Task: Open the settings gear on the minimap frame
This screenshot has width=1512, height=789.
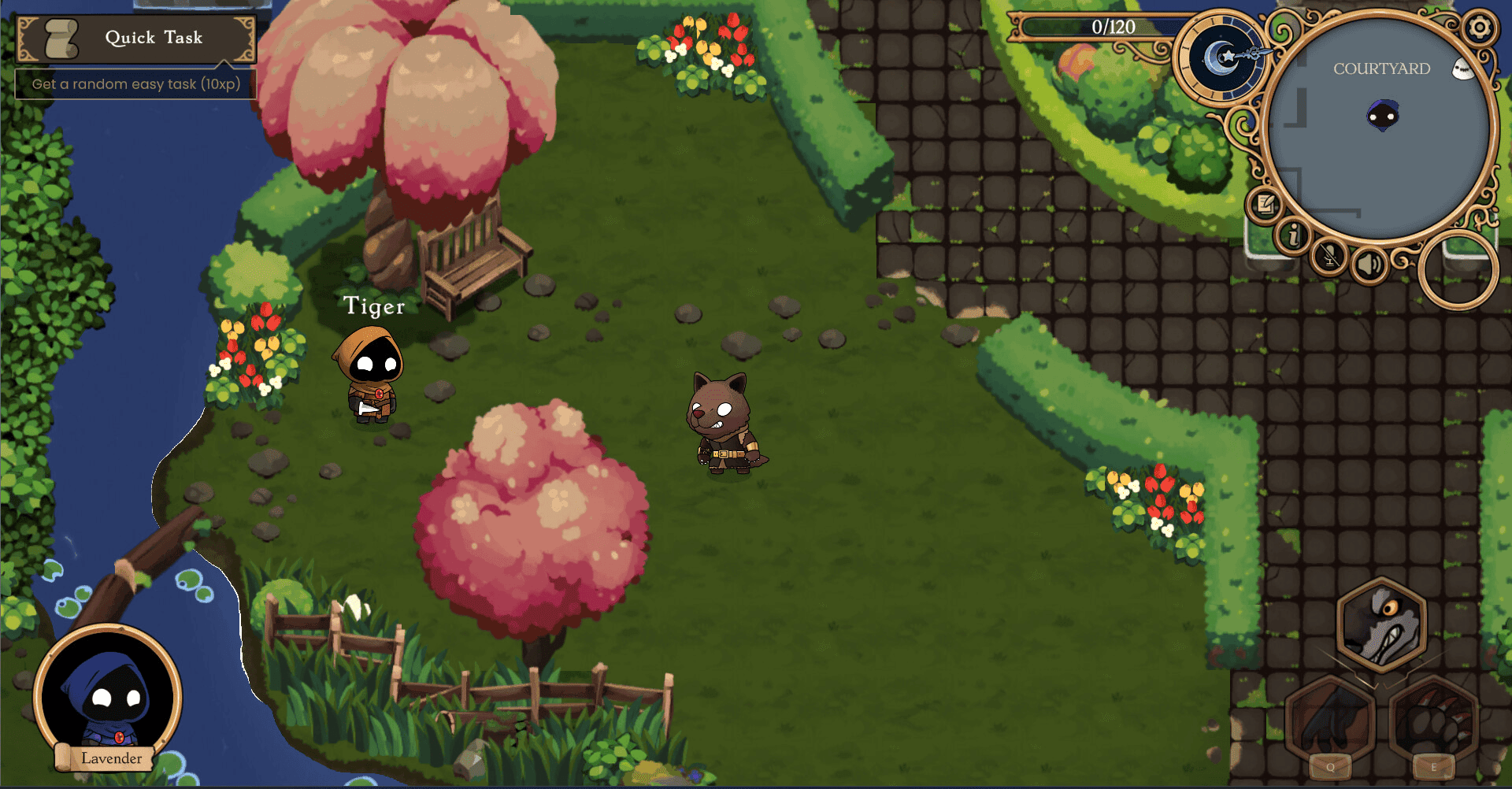Action: pyautogui.click(x=1481, y=28)
